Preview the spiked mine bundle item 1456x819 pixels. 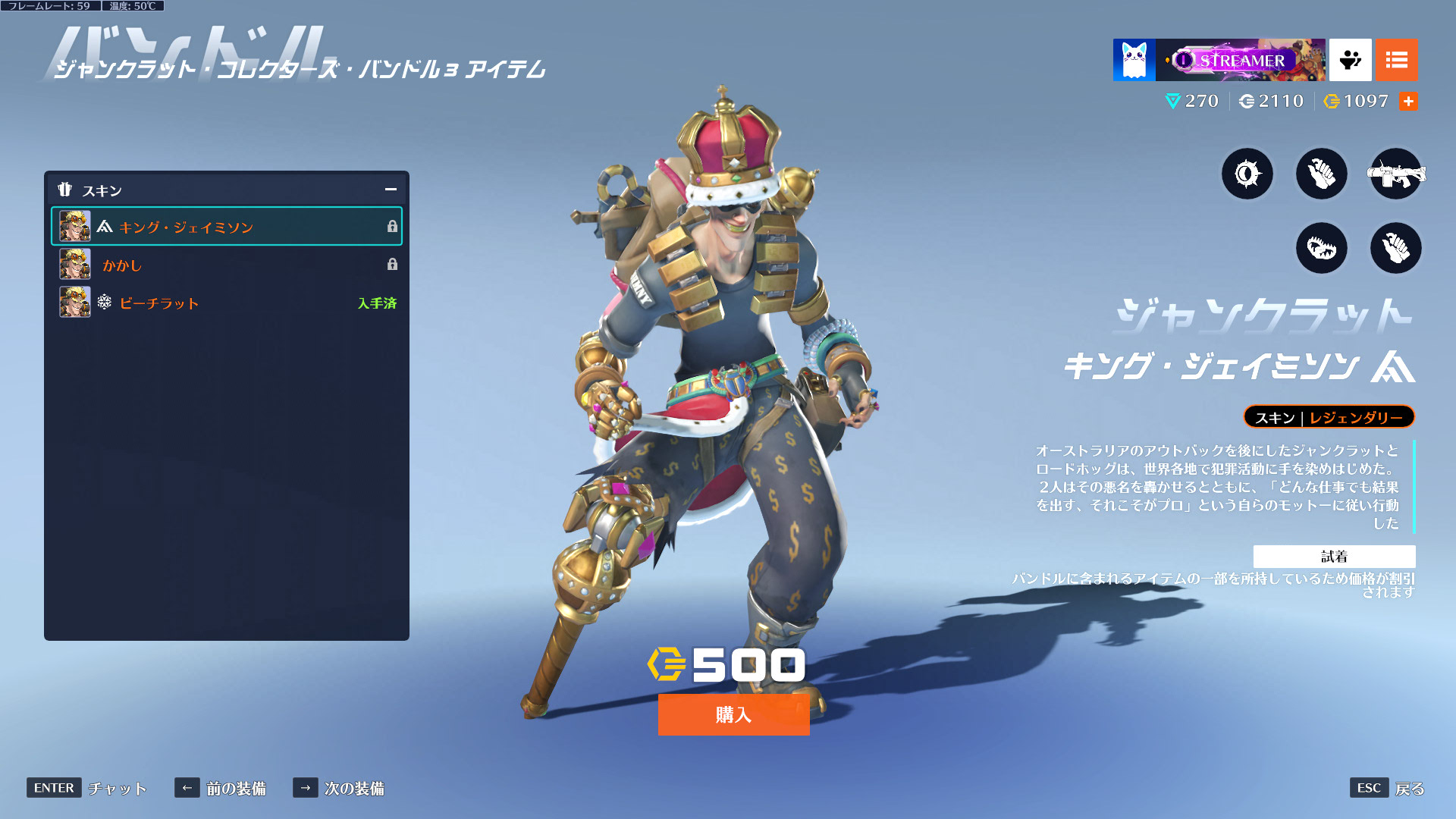(x=1247, y=174)
